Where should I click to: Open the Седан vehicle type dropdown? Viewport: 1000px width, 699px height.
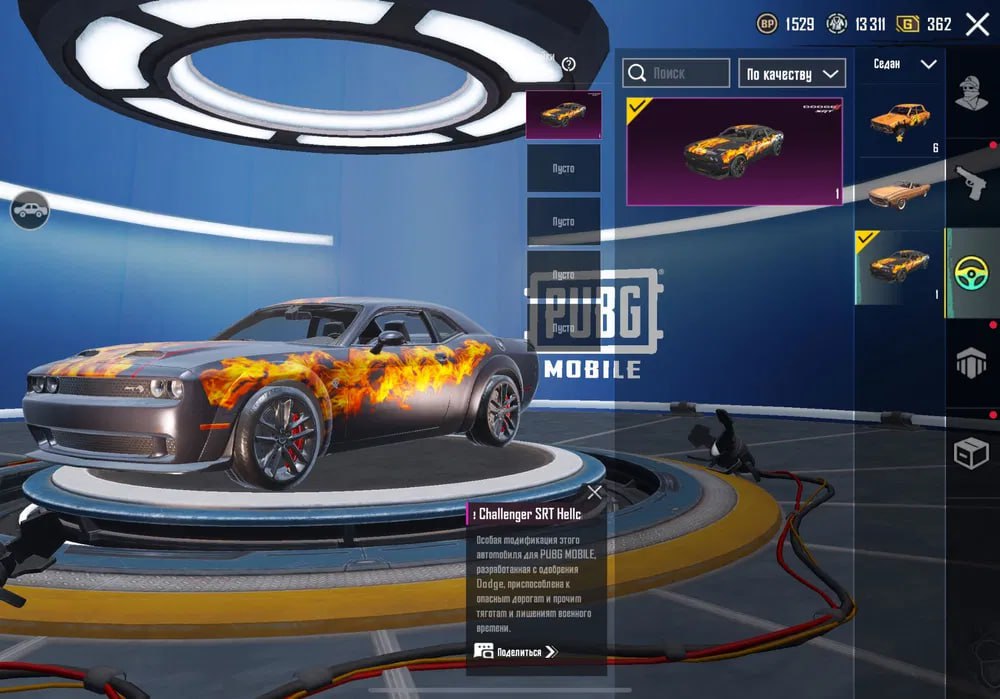tap(904, 64)
